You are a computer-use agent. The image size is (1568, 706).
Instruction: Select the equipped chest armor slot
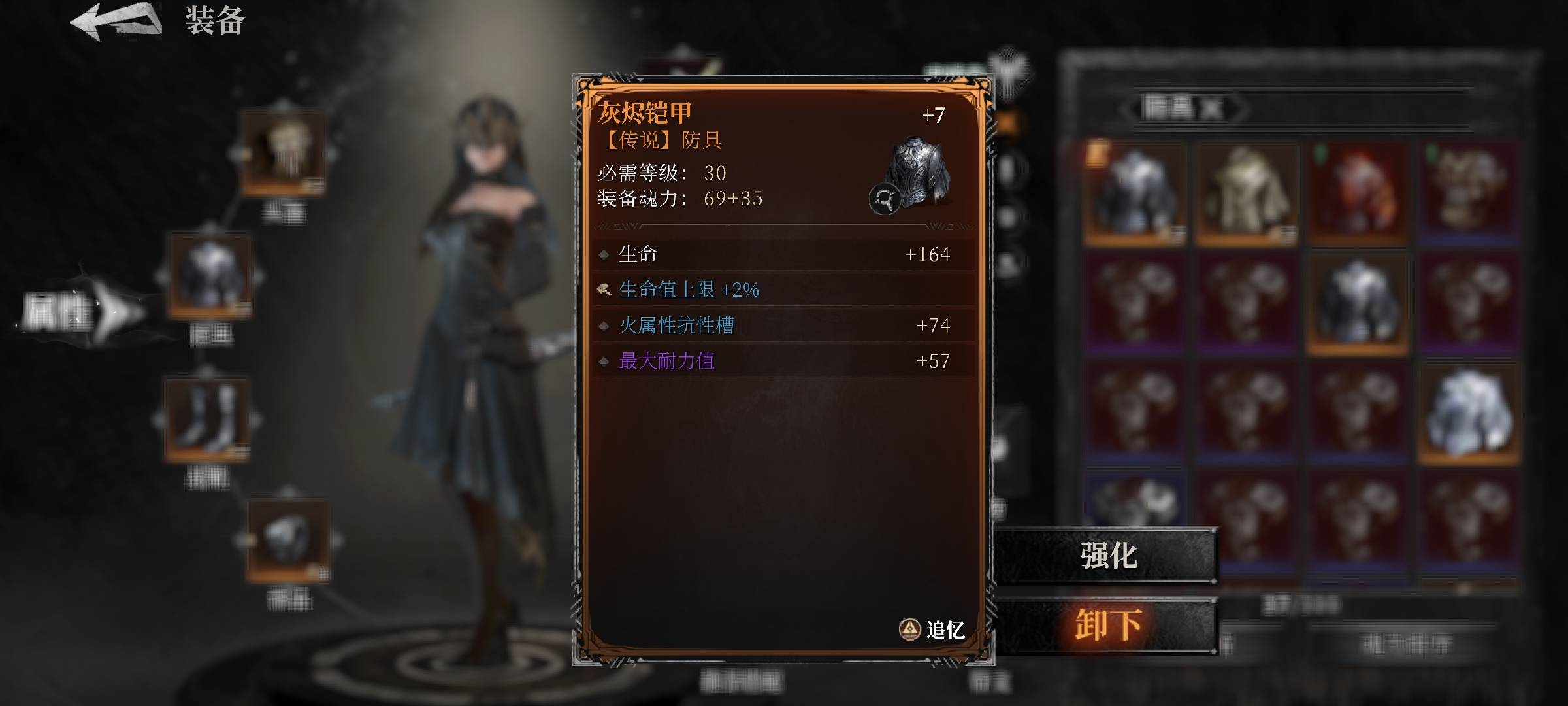[x=209, y=277]
